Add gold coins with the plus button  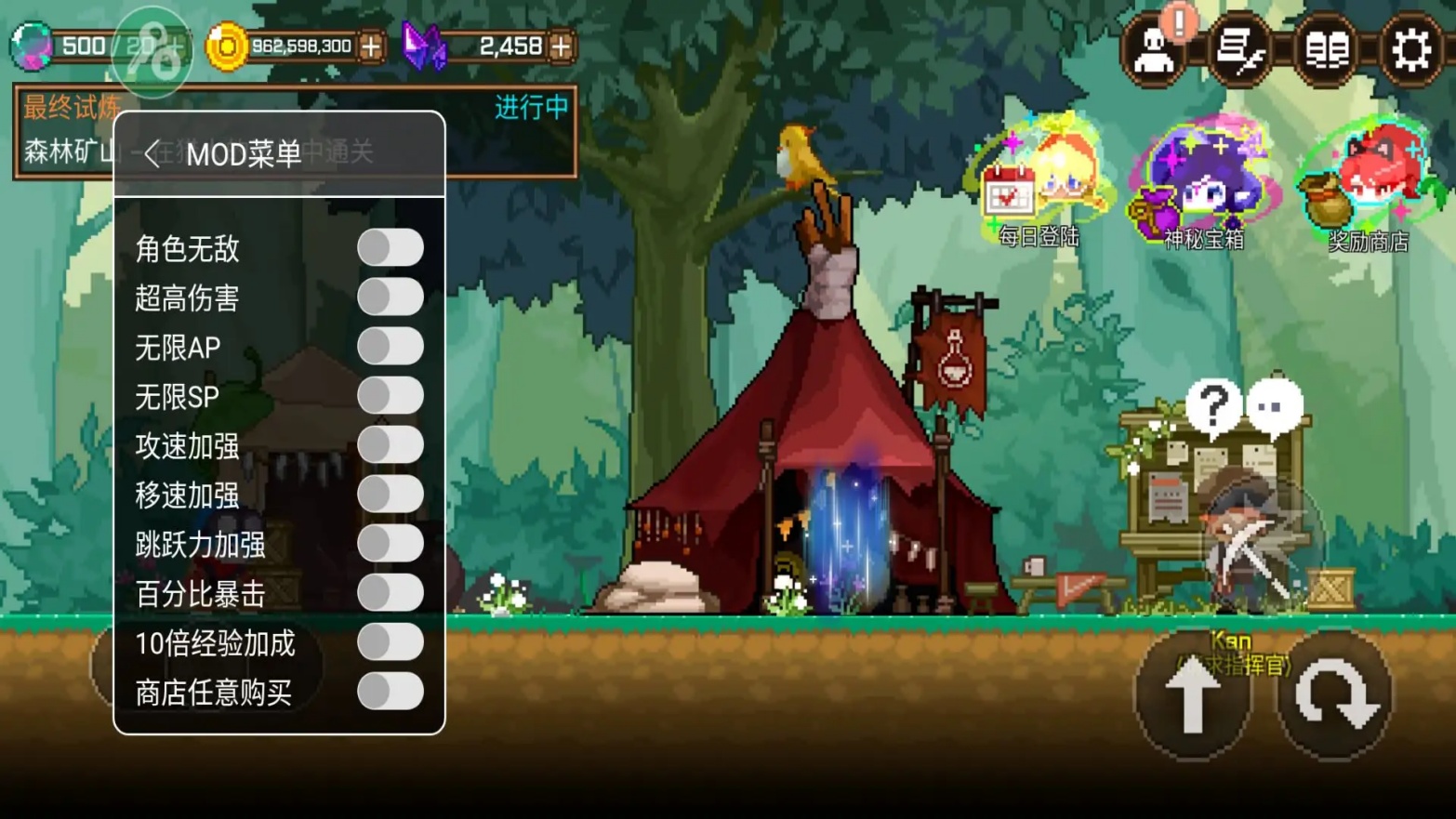coord(371,46)
